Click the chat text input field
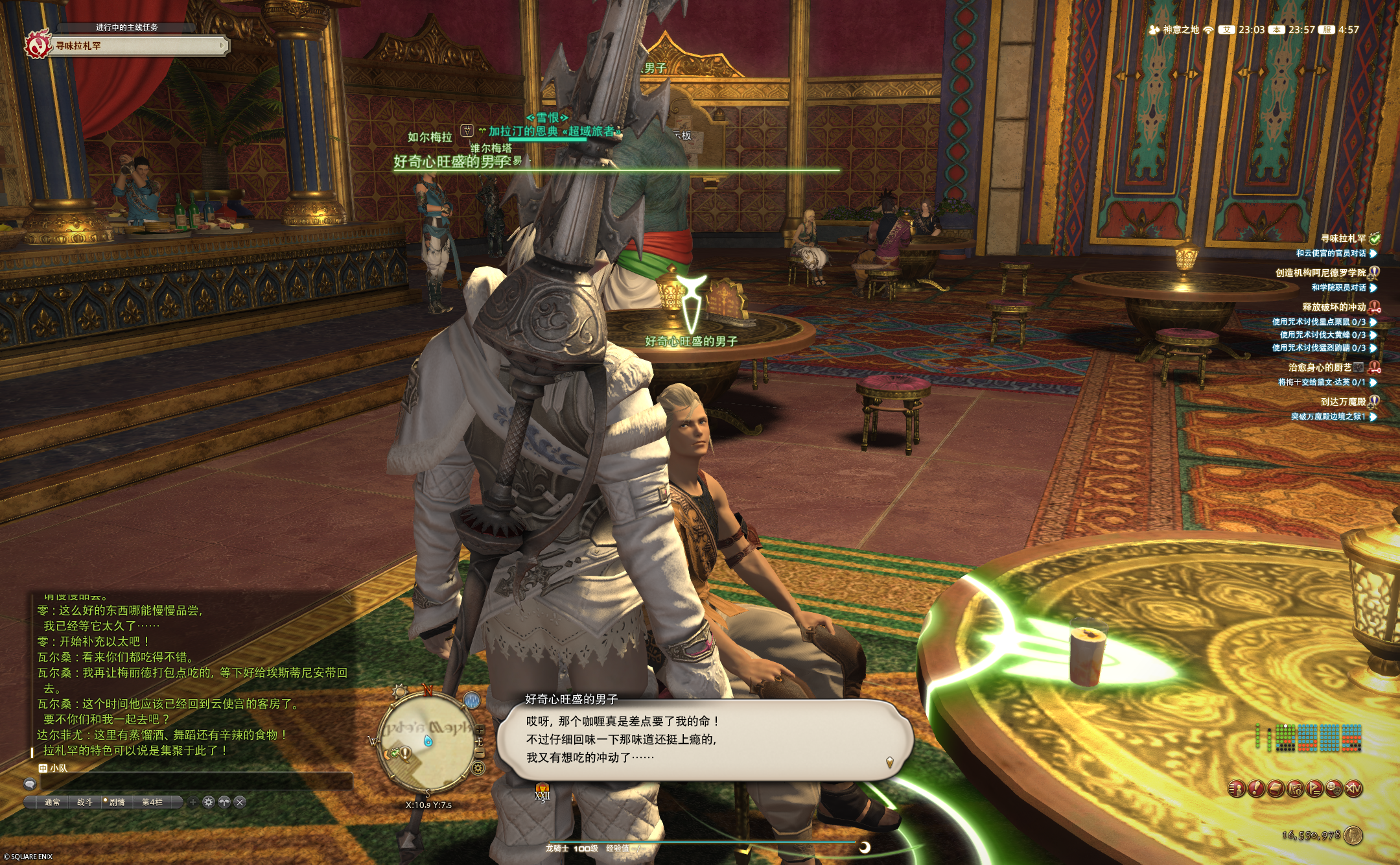Viewport: 1400px width, 865px height. click(194, 783)
